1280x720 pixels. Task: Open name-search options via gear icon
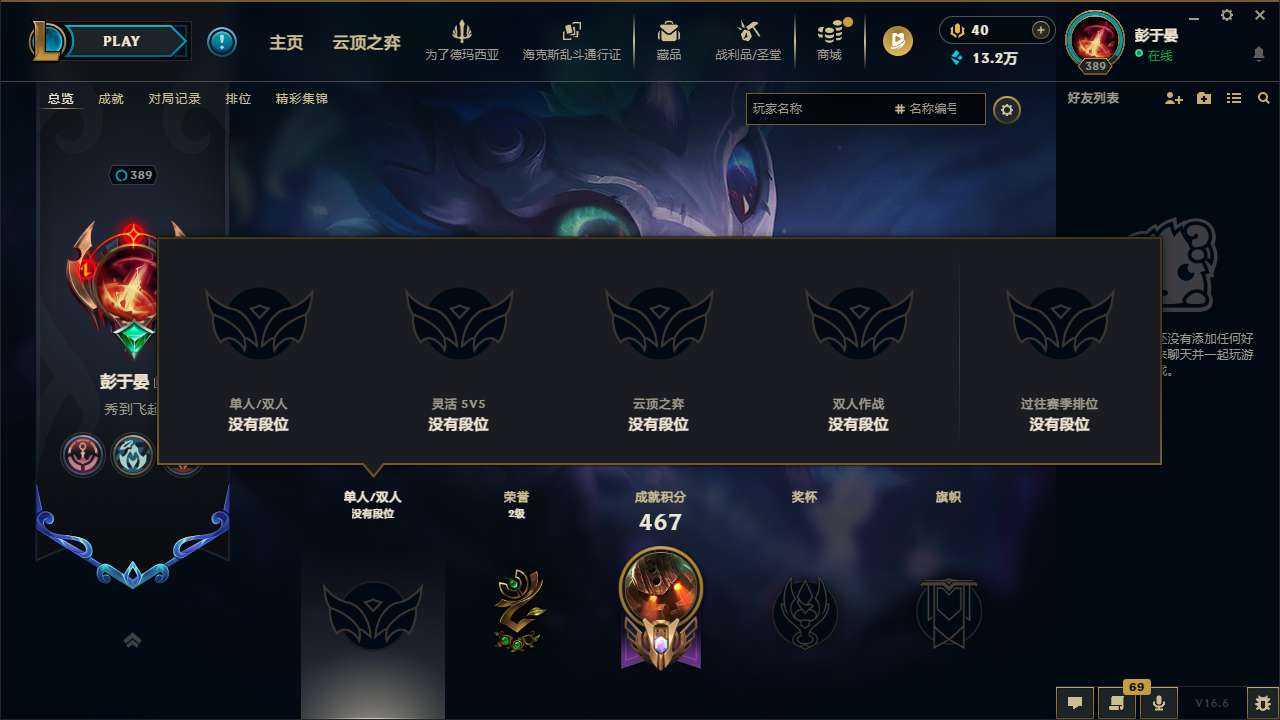point(1007,110)
